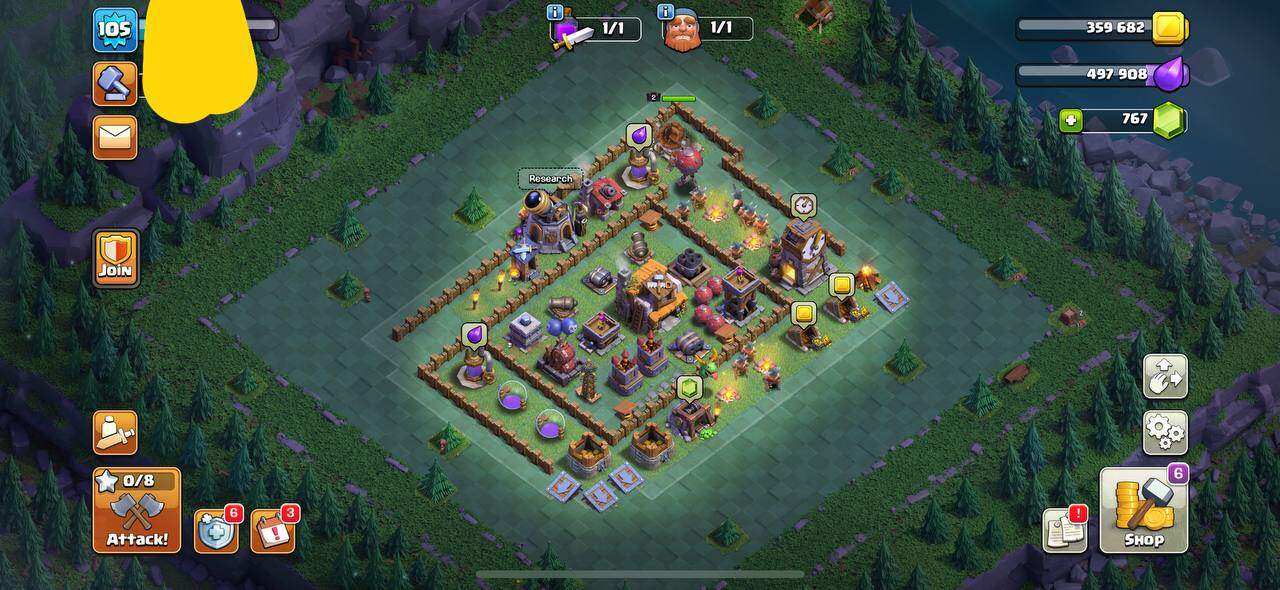
Task: Tap the Attack! button
Action: (x=137, y=510)
